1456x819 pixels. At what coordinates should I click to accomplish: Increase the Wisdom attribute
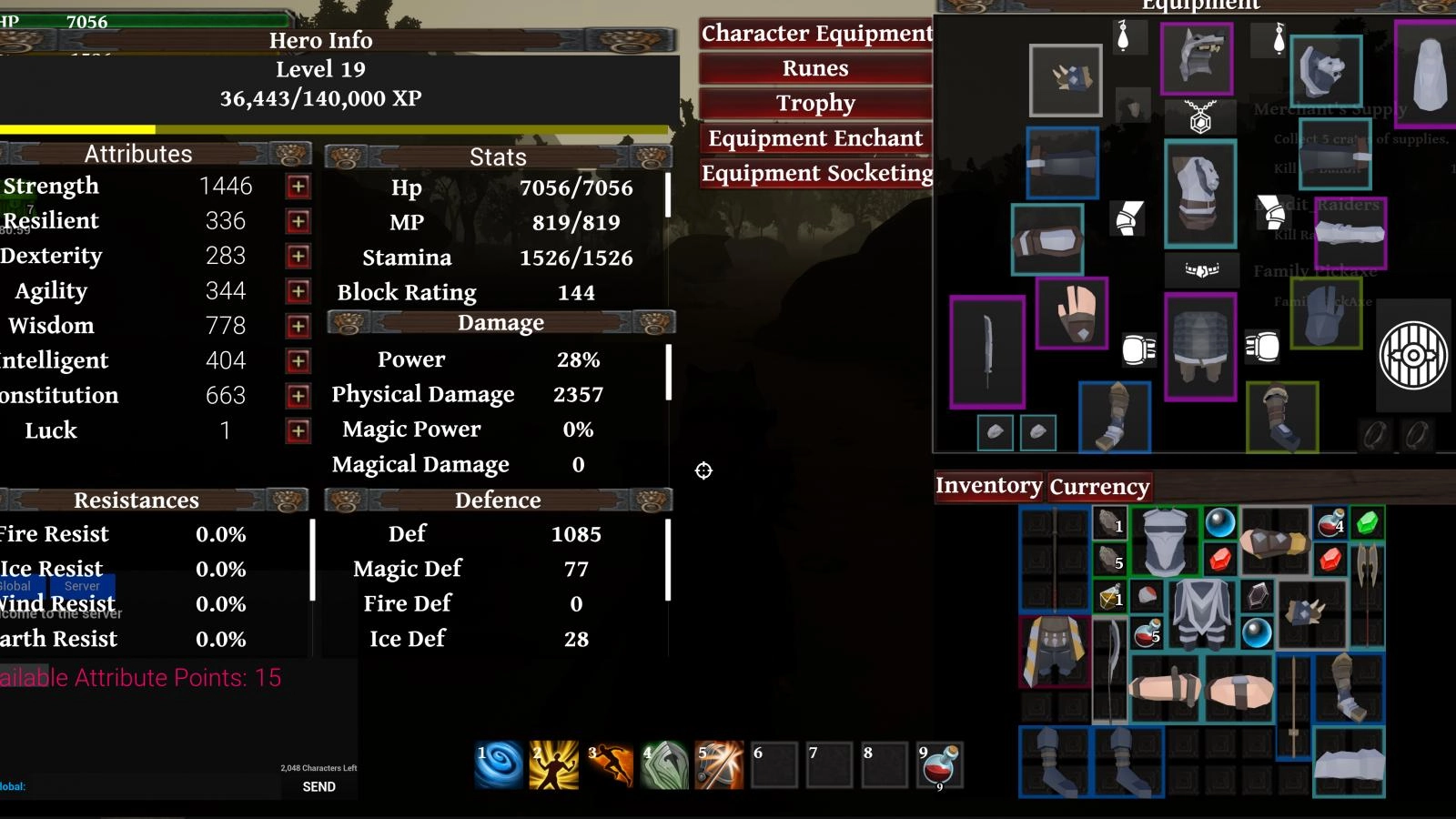(x=298, y=326)
